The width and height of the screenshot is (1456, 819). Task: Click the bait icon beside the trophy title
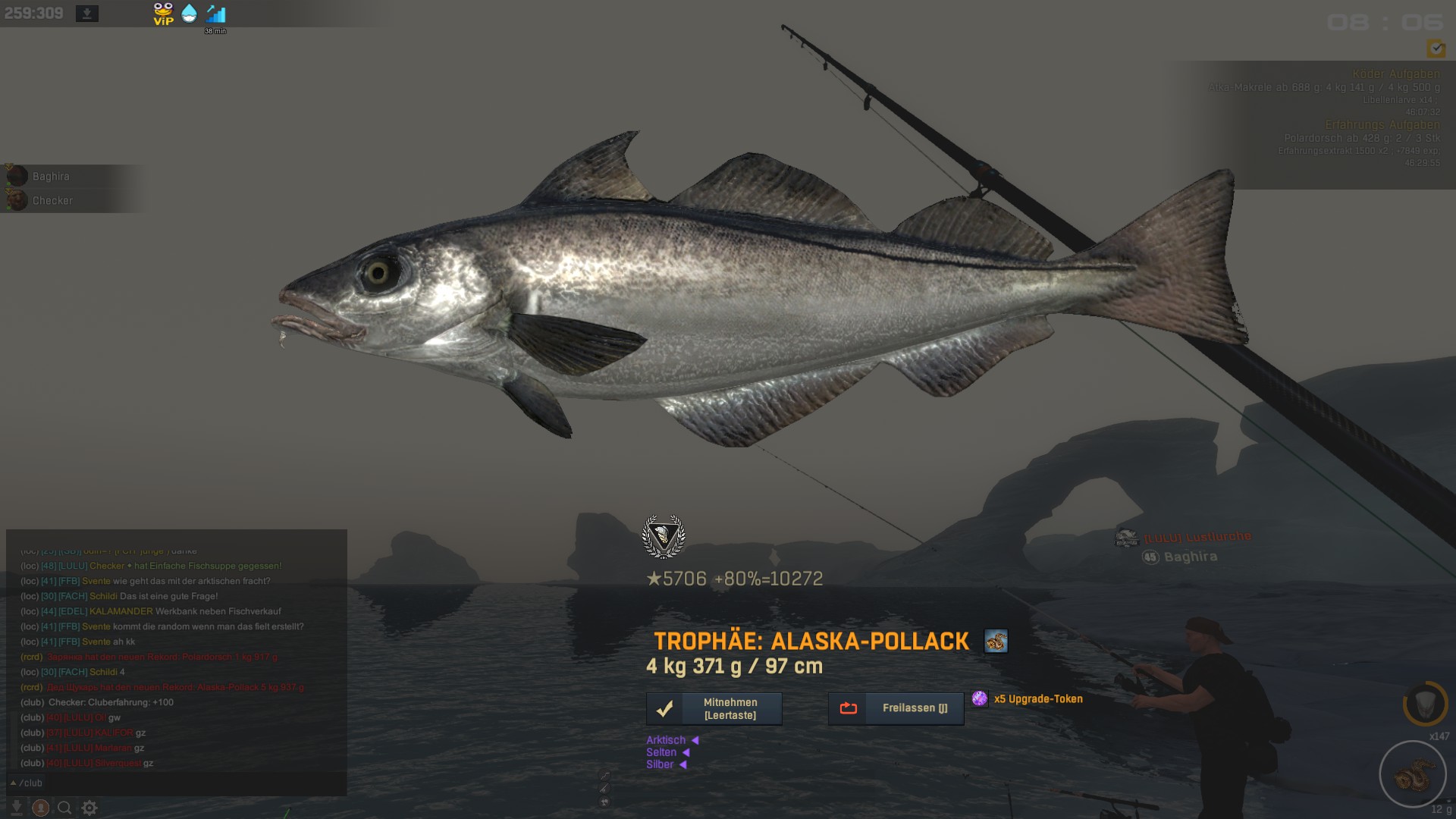point(996,641)
